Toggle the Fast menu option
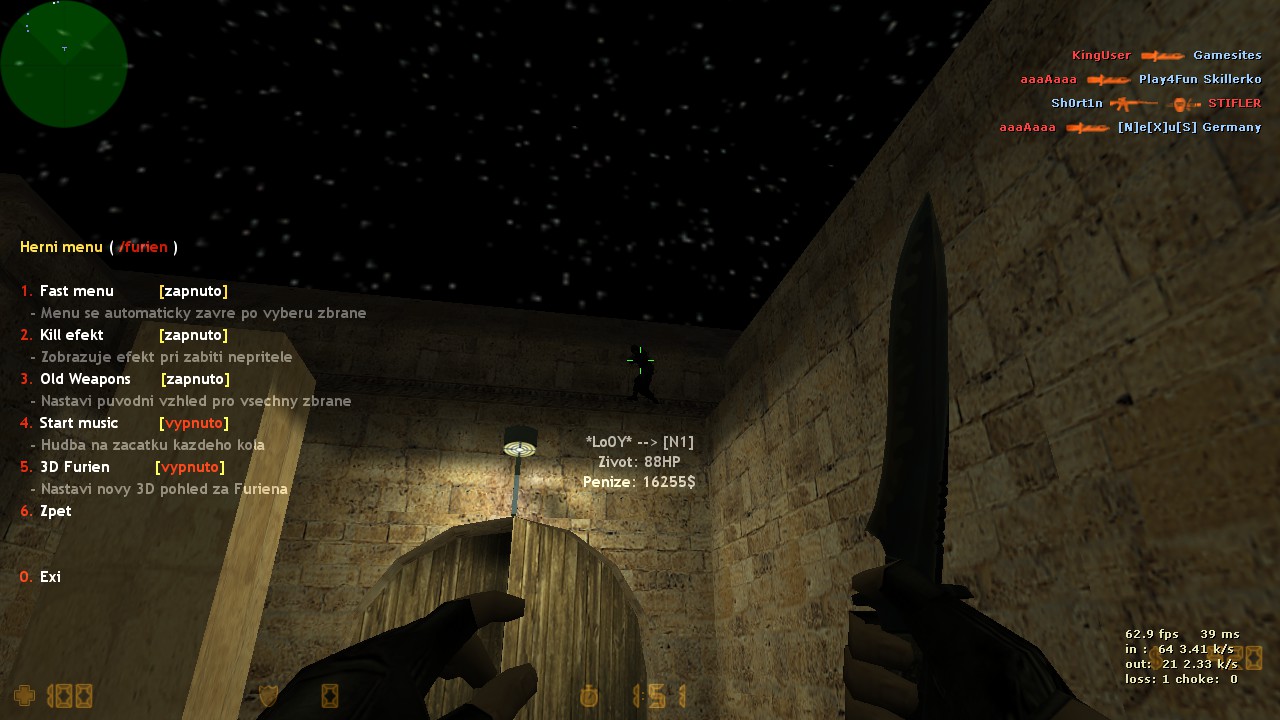The height and width of the screenshot is (720, 1280). [77, 291]
